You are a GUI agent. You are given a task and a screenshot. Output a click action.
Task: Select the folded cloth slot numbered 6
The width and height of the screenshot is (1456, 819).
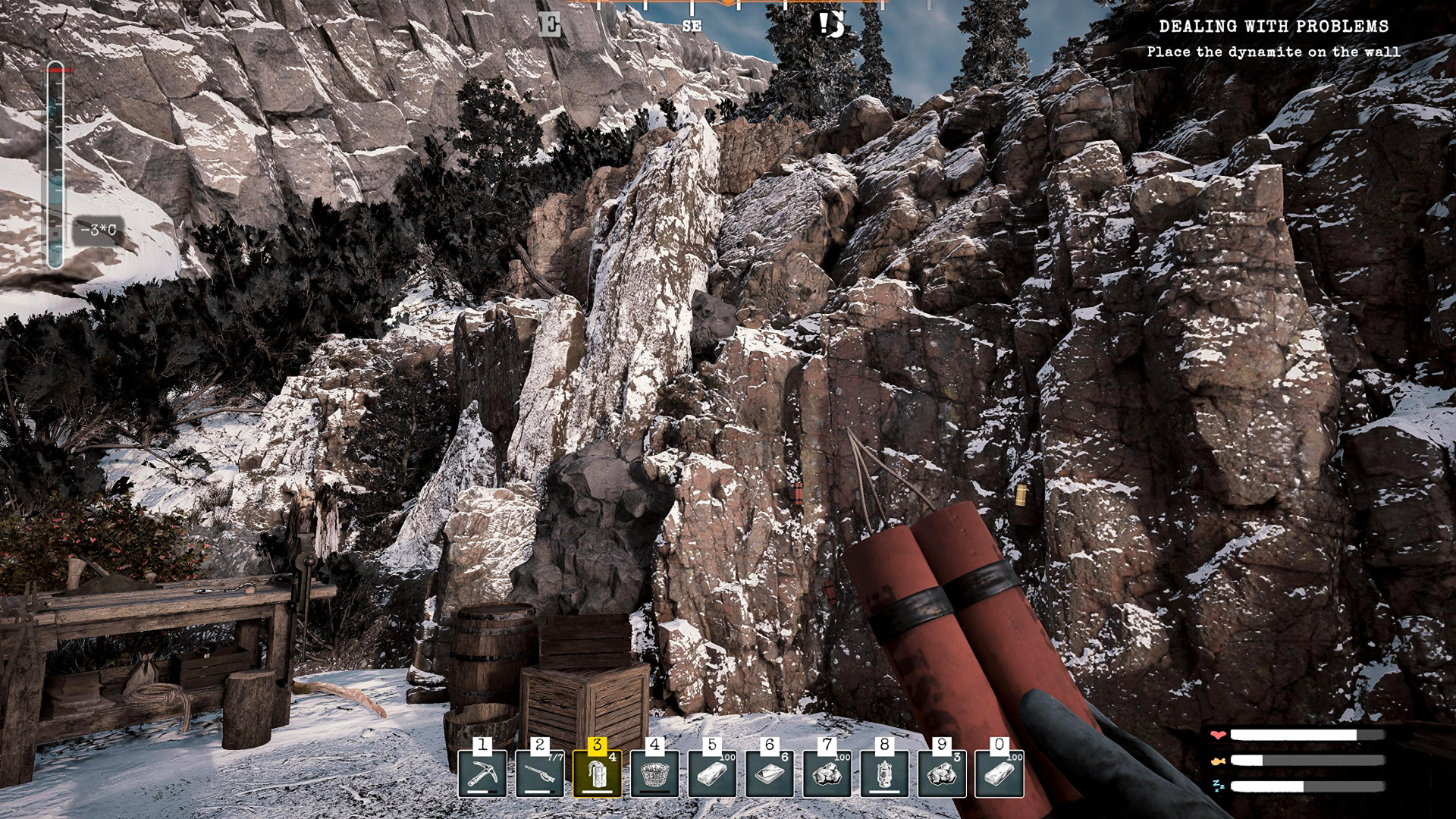coord(770,773)
